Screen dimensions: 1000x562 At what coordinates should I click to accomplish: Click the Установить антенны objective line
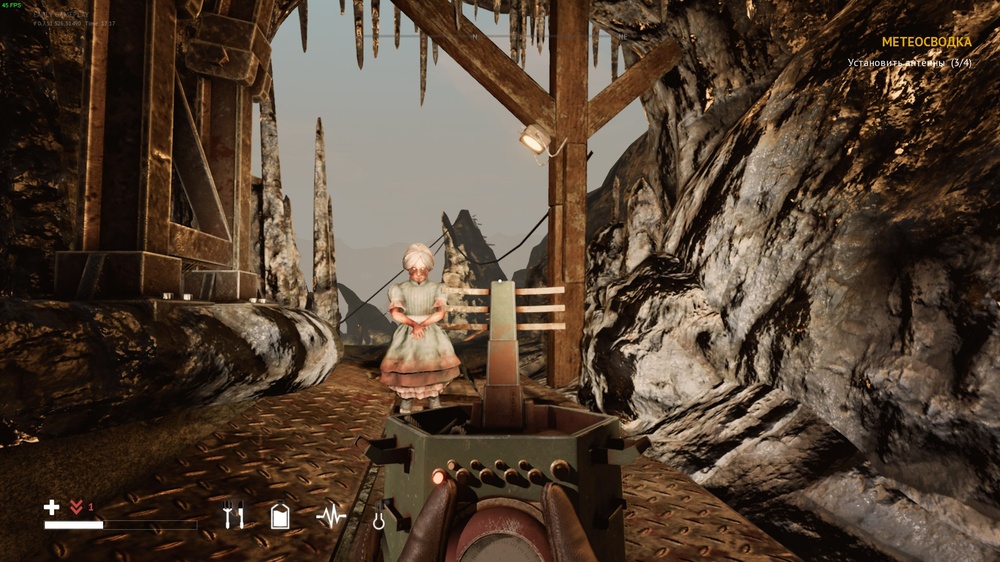tap(909, 63)
